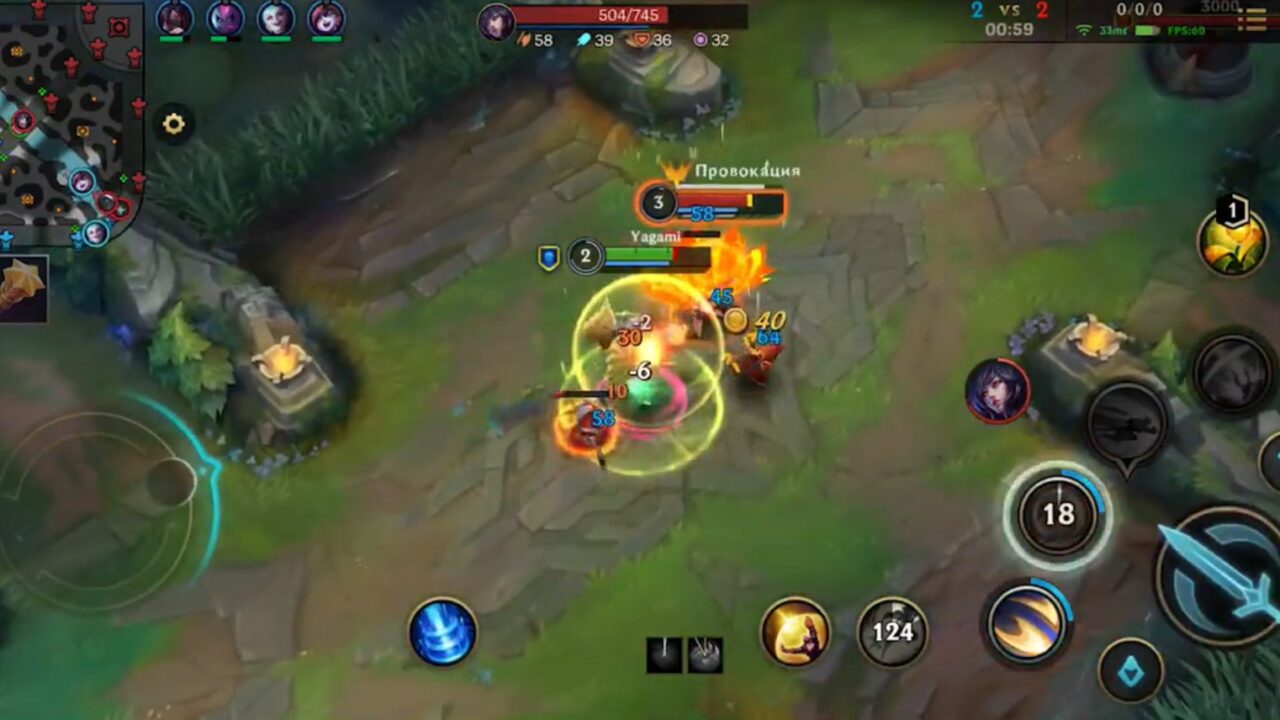The image size is (1280, 720).
Task: Open the attack damage stat icon
Action: (524, 39)
